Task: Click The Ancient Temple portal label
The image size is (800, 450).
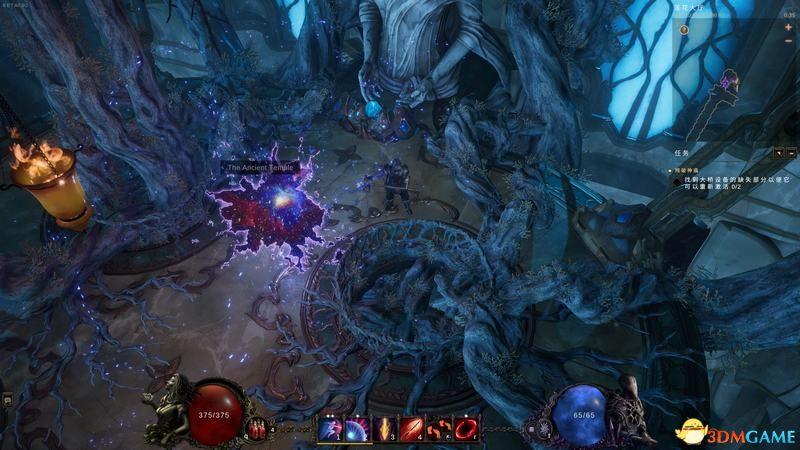Action: [x=262, y=168]
